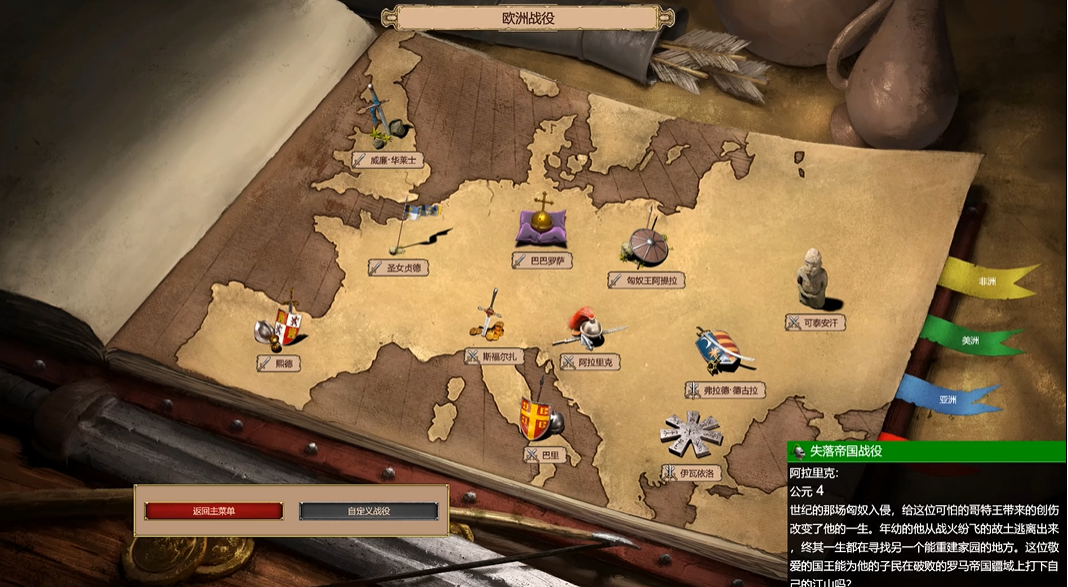The width and height of the screenshot is (1068, 587).
Task: Click the red 返回主菜单 button
Action: click(x=214, y=511)
